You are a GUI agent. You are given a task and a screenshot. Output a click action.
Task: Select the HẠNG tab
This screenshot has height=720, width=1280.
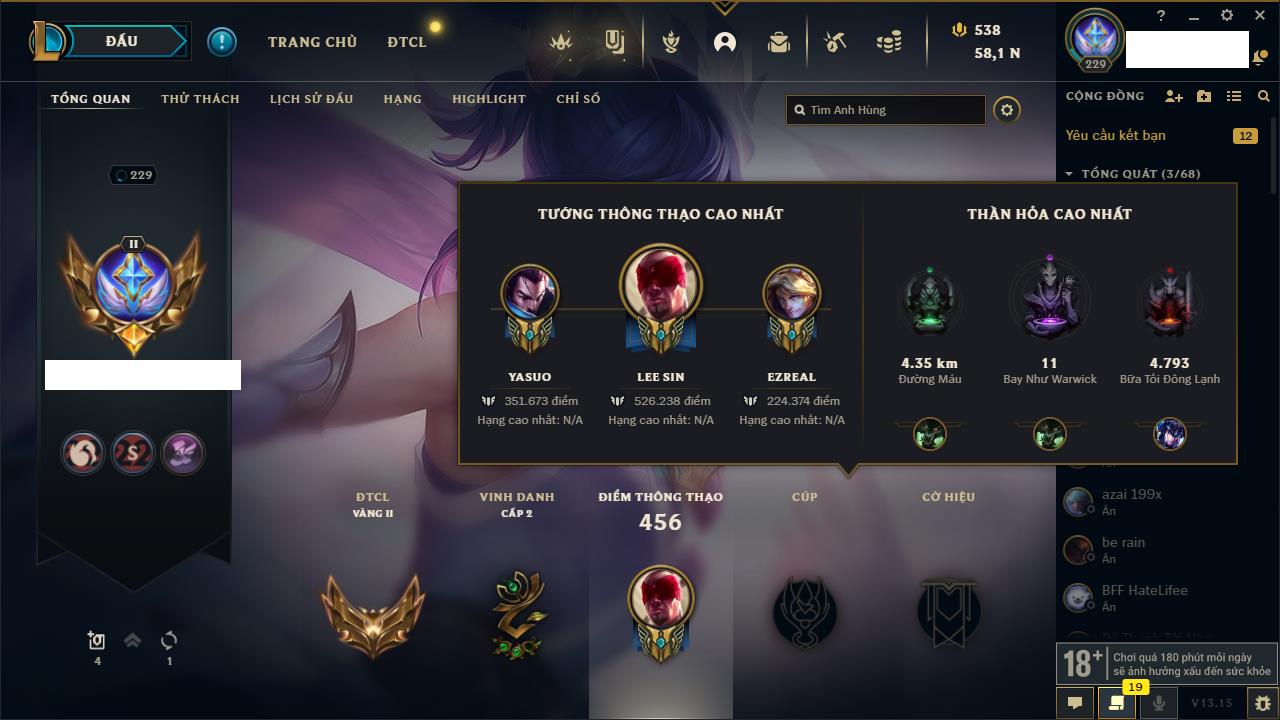click(x=402, y=99)
